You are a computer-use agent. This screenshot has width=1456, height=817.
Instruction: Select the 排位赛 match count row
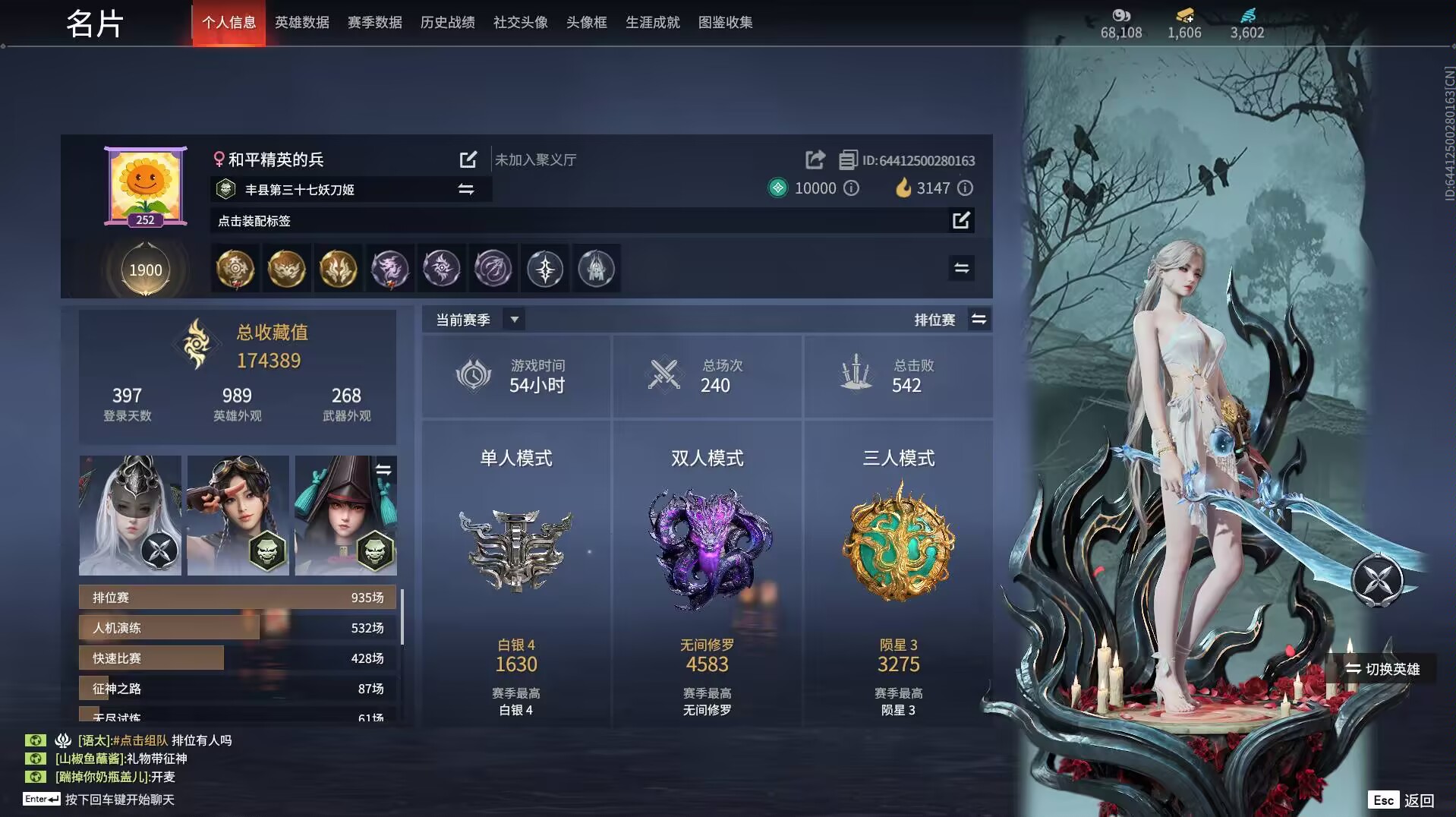click(x=238, y=598)
